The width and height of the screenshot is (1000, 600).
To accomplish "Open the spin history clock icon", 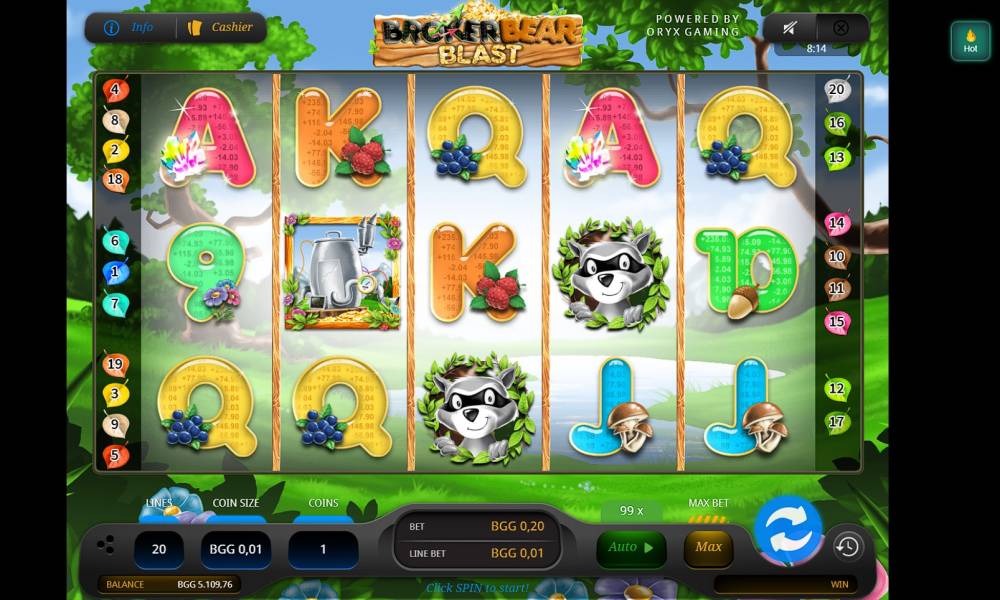I will 847,546.
